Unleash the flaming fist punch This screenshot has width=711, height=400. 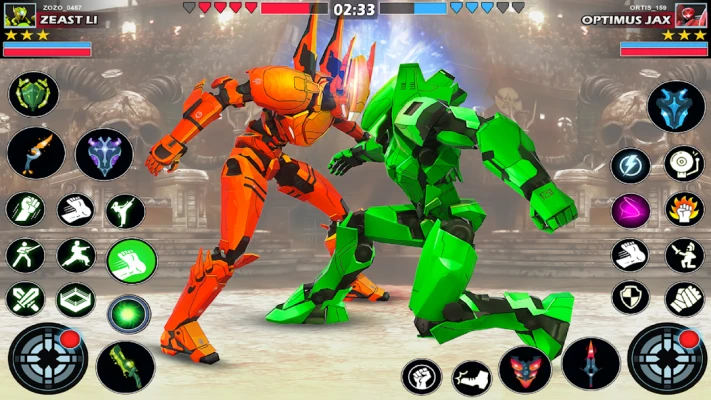click(685, 210)
